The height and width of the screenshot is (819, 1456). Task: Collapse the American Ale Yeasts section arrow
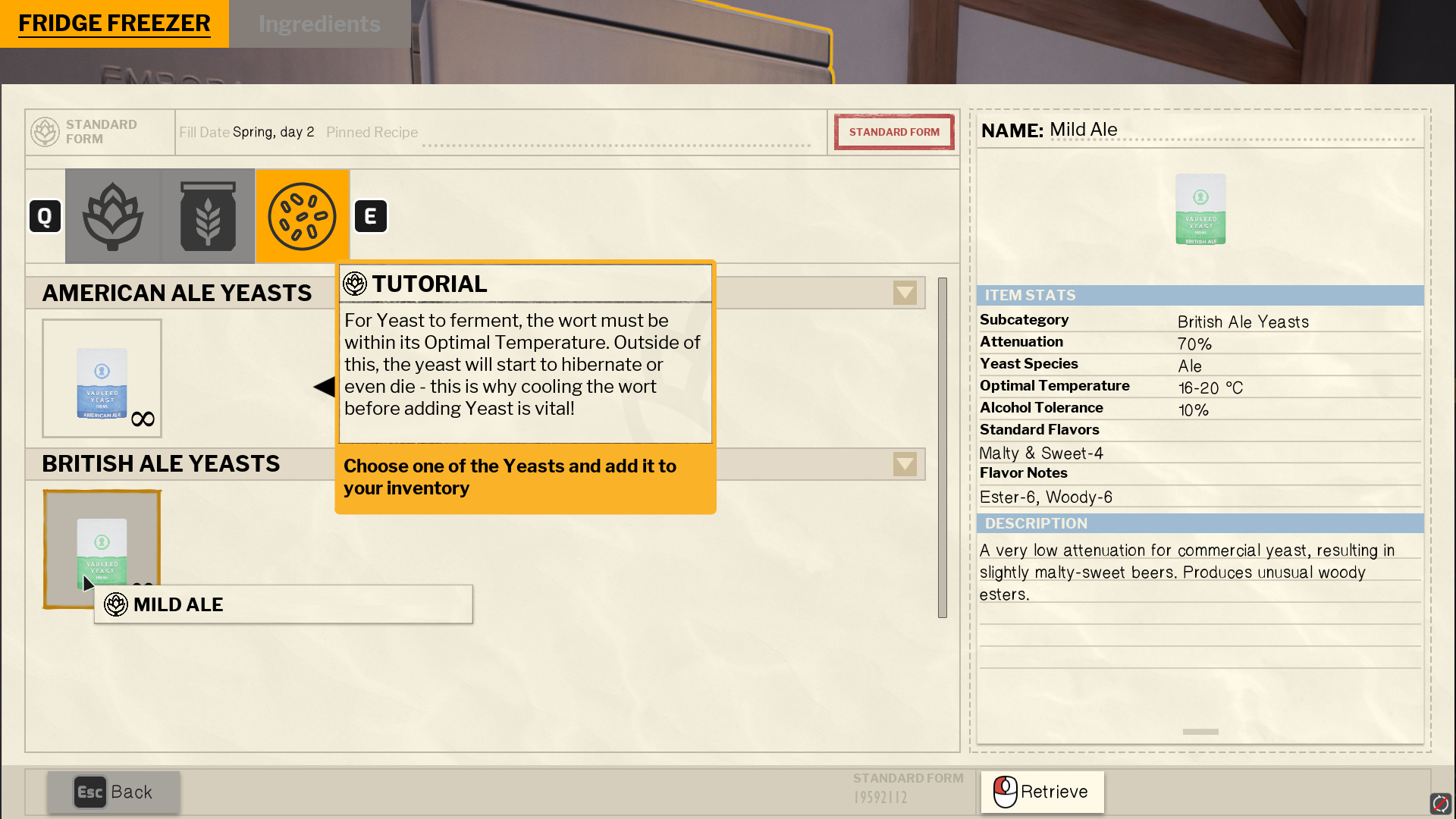click(x=905, y=293)
